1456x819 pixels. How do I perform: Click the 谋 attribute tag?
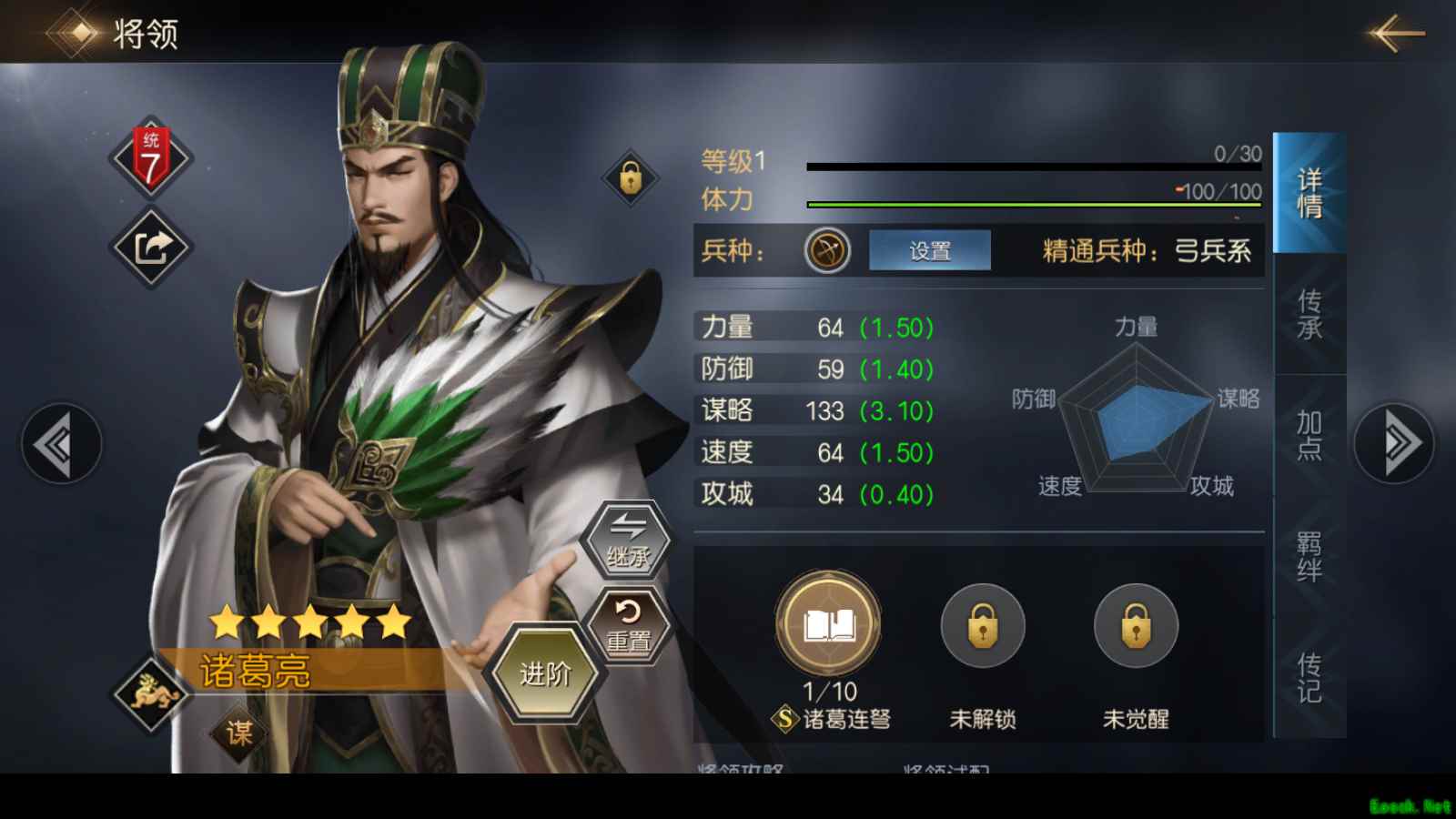[x=238, y=732]
